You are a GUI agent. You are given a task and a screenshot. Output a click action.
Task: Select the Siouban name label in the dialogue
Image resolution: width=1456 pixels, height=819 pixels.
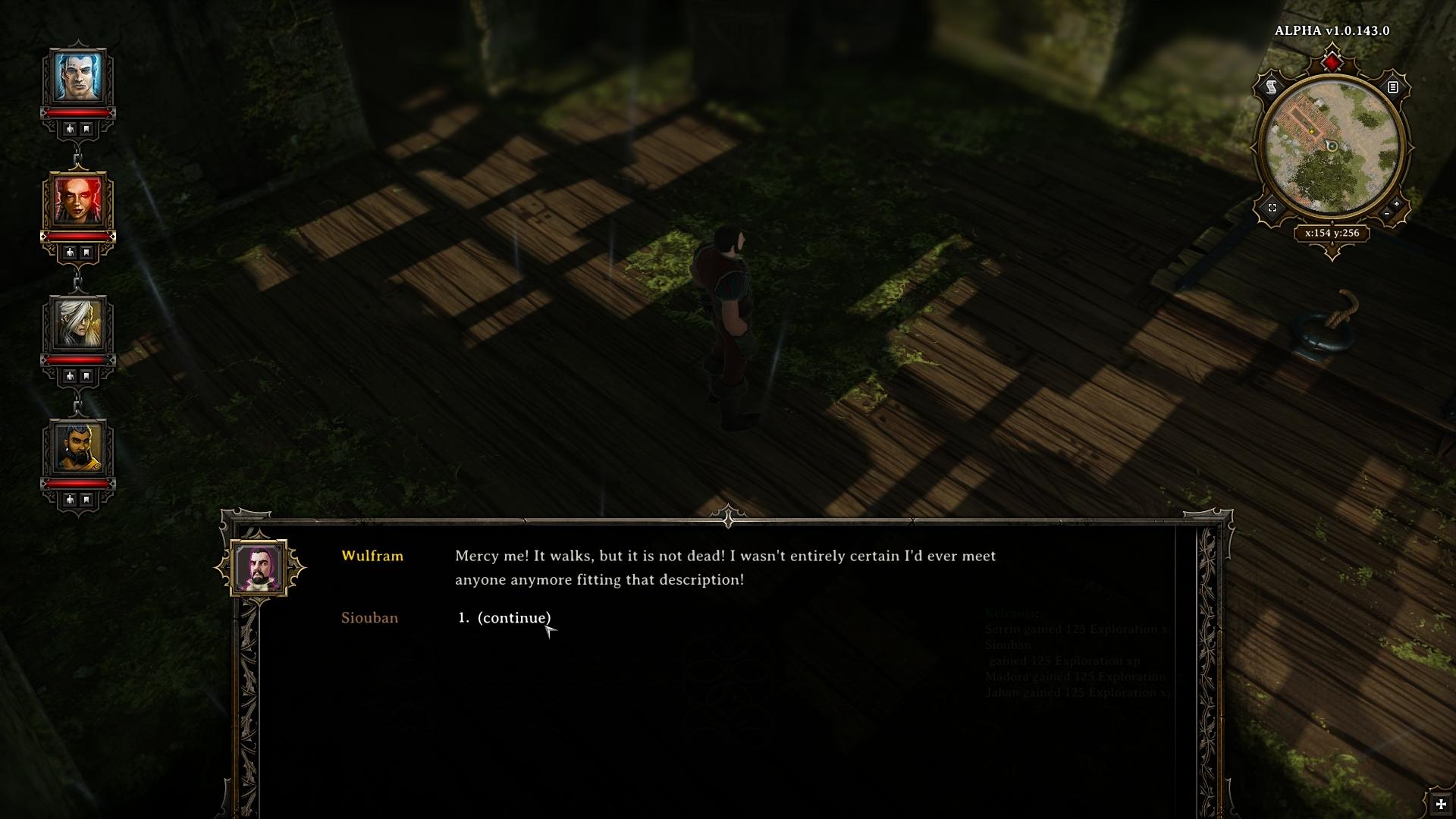pos(369,617)
